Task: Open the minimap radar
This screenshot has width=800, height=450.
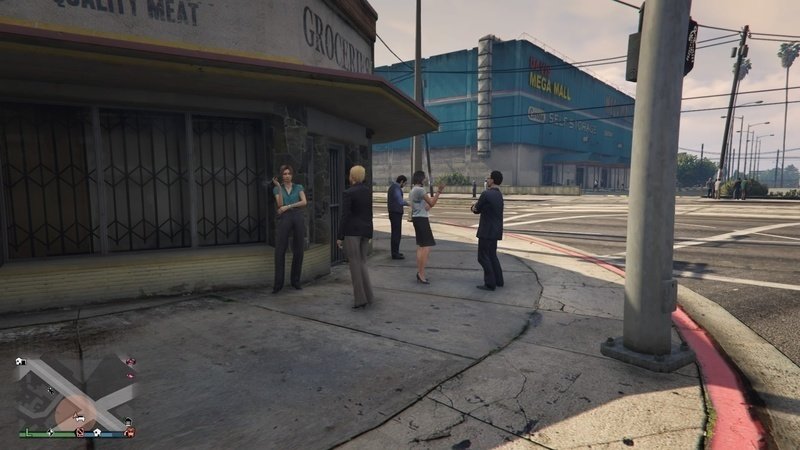Action: [75, 395]
